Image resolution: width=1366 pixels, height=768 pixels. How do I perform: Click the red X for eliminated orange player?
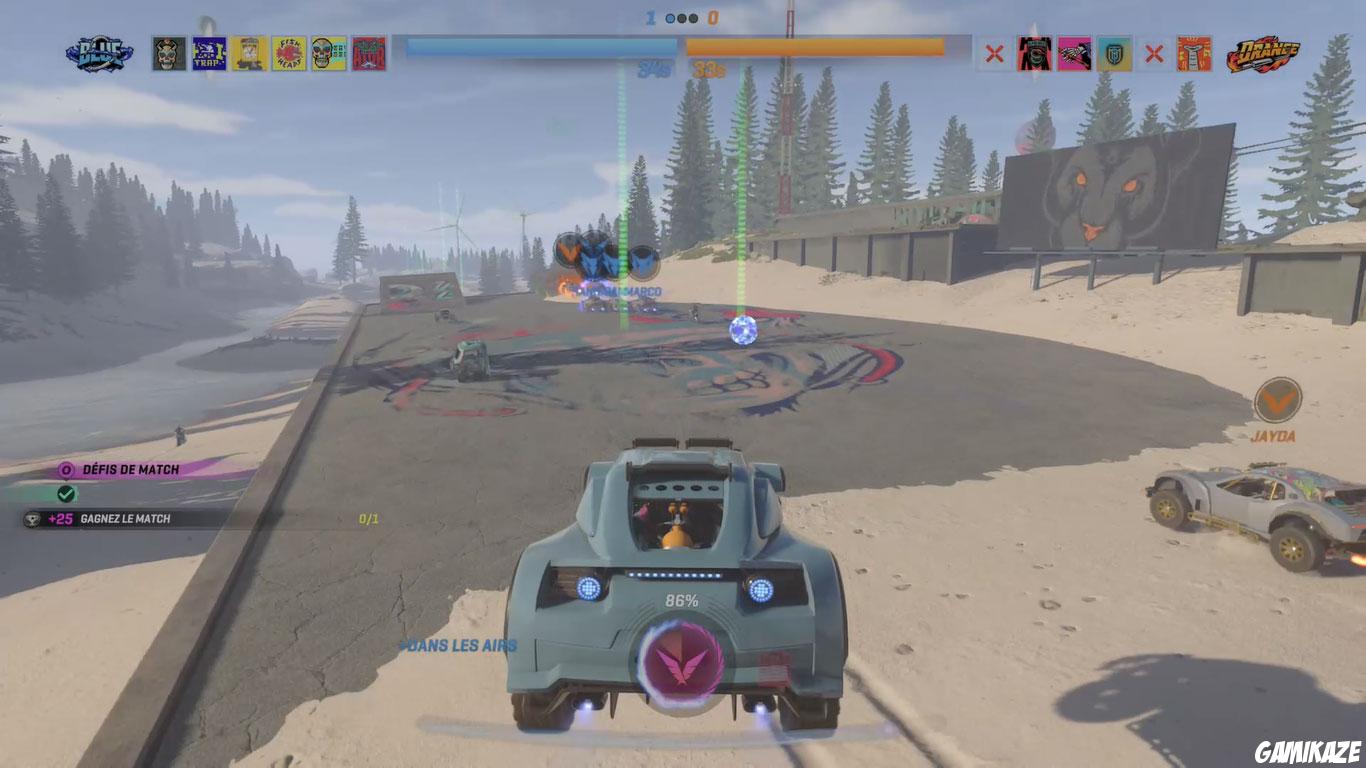tap(993, 53)
